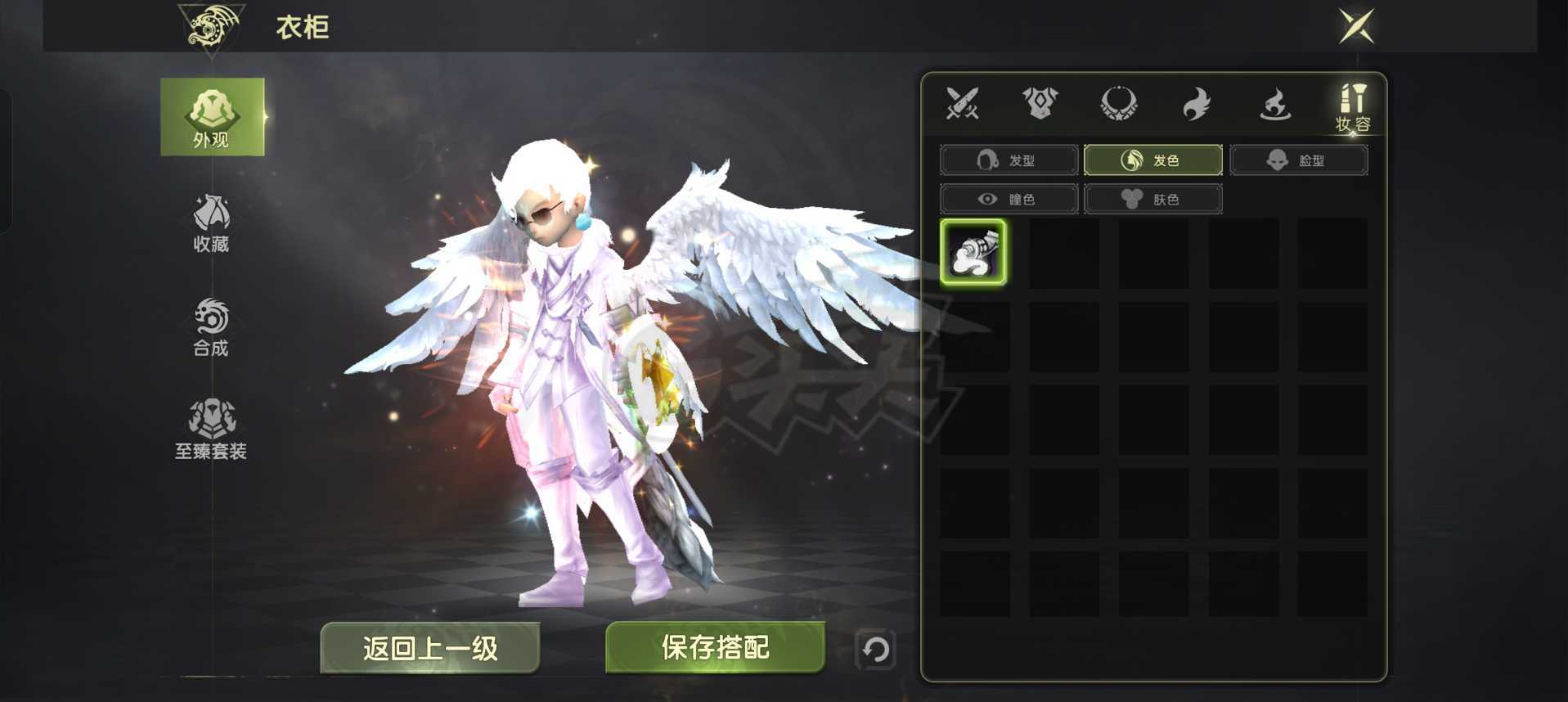
Task: Open the armor category icon
Action: pos(1040,103)
